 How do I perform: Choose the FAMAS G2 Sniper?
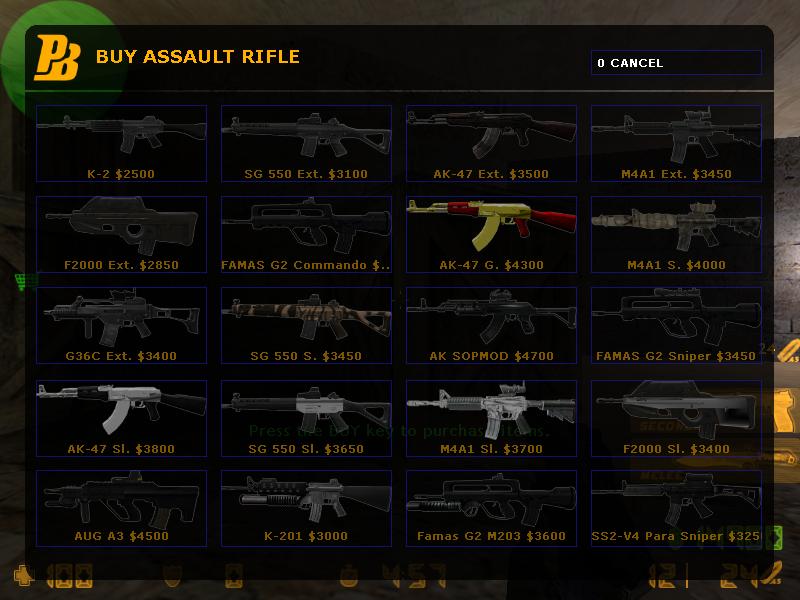[676, 325]
